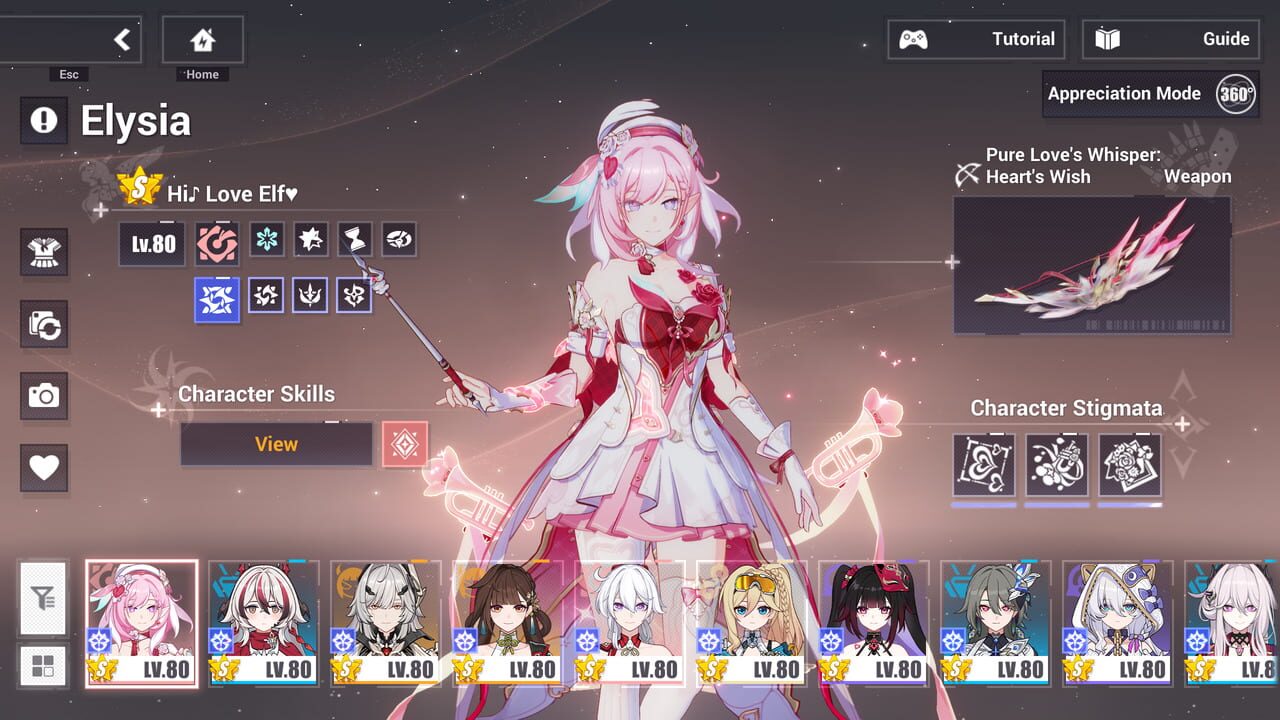Enable Appreciation Mode 360 view
1280x720 pixels.
click(1148, 93)
